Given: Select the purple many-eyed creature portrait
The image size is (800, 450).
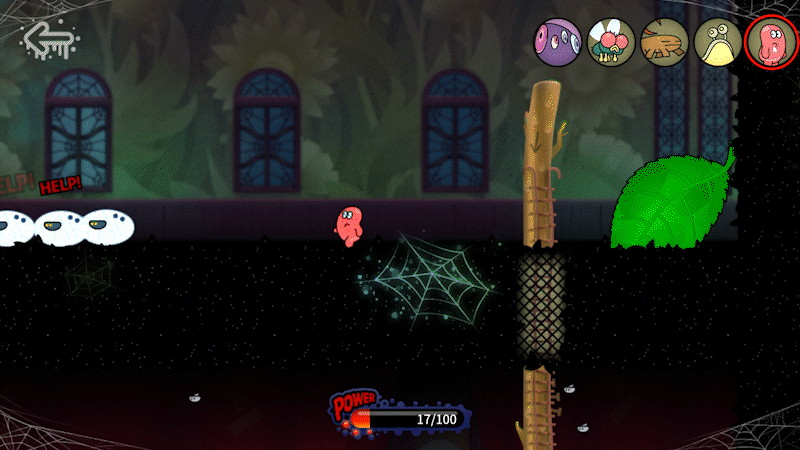Looking at the screenshot, I should pyautogui.click(x=559, y=44).
